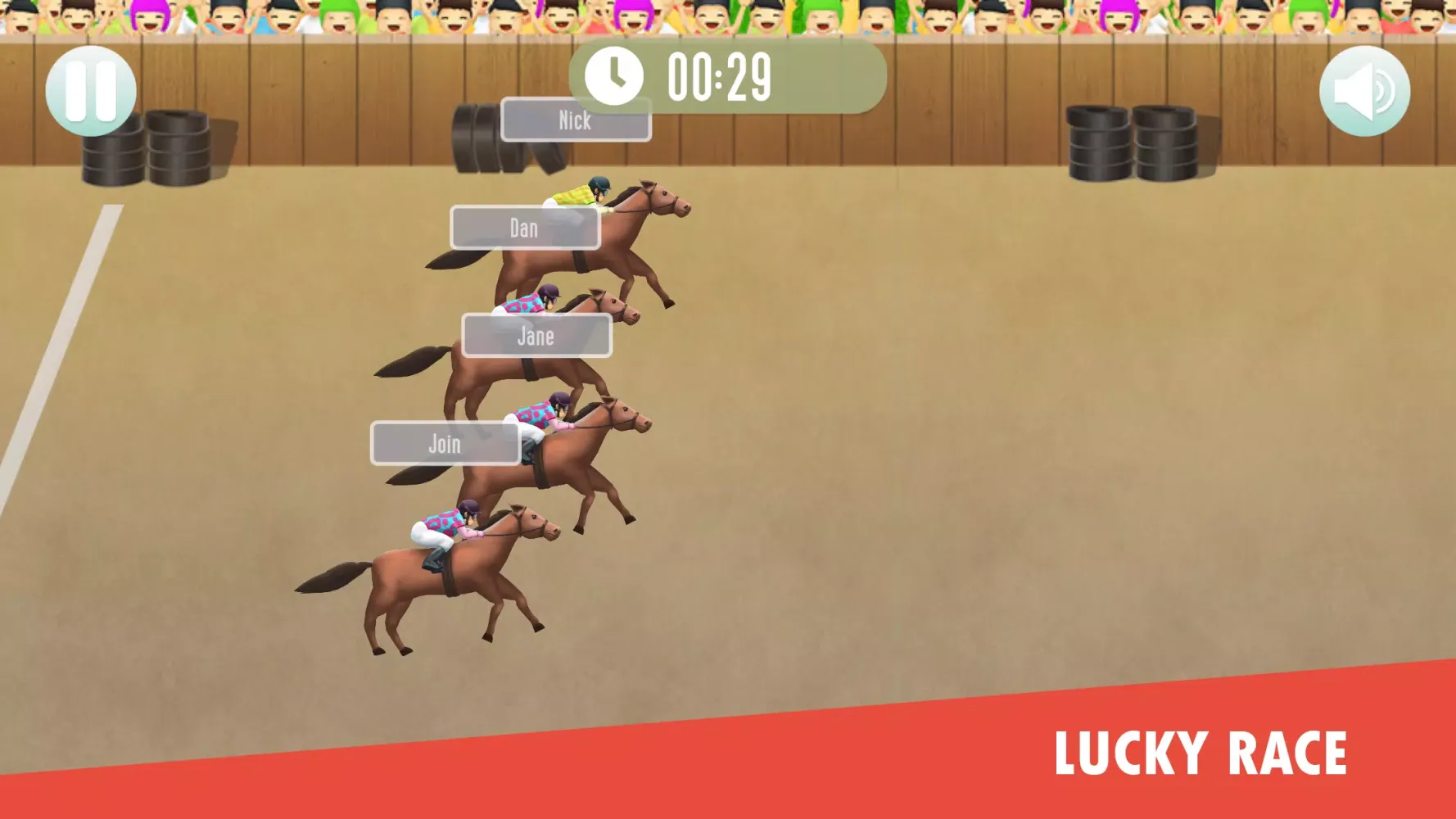1456x819 pixels.
Task: Tap Nick's name label
Action: [574, 120]
